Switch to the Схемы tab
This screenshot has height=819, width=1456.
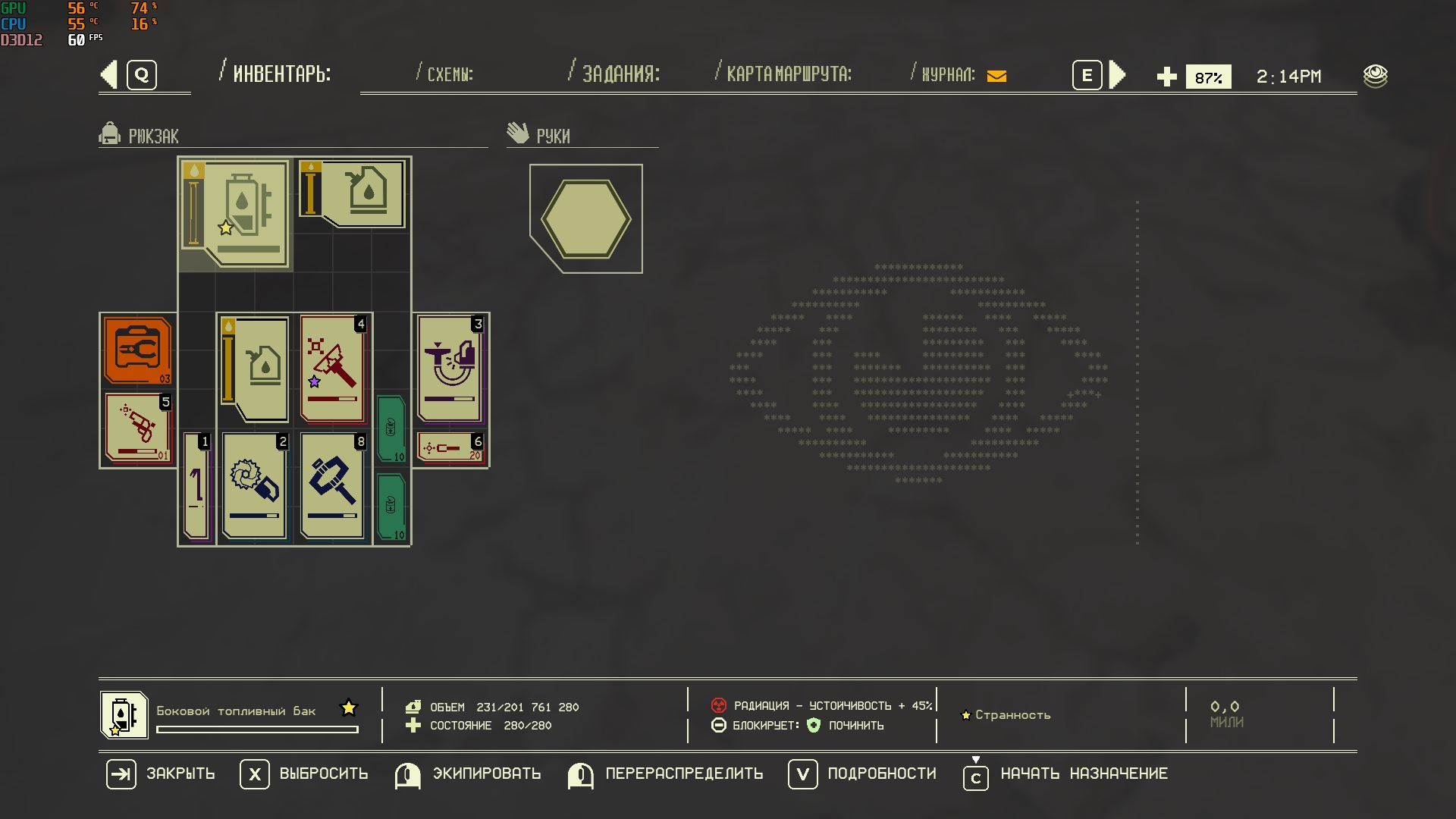click(x=450, y=74)
